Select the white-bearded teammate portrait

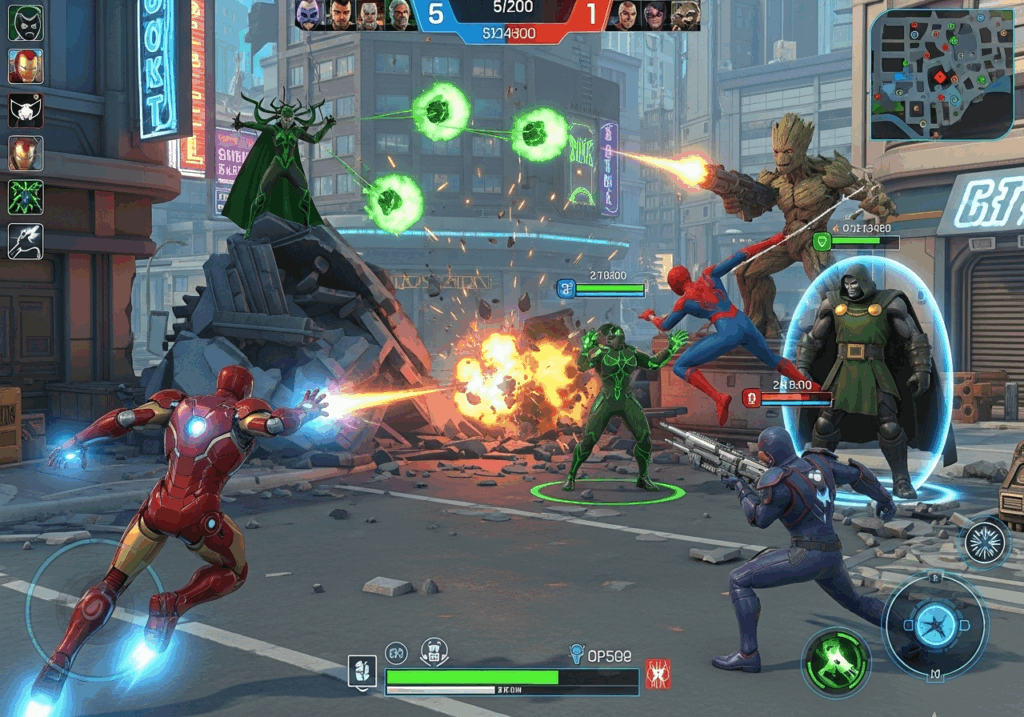pos(401,15)
